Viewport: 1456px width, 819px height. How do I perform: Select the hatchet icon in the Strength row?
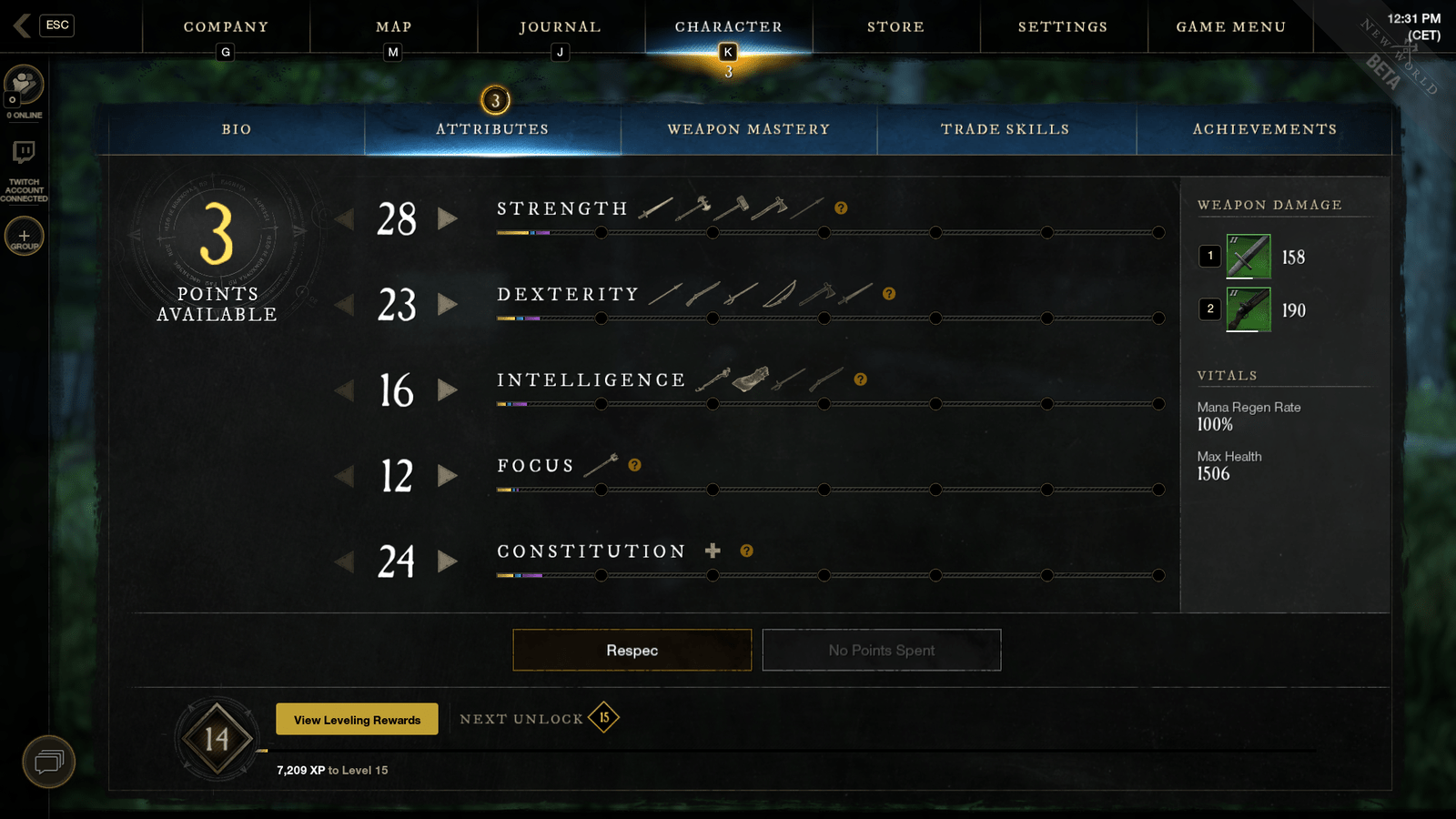[771, 208]
